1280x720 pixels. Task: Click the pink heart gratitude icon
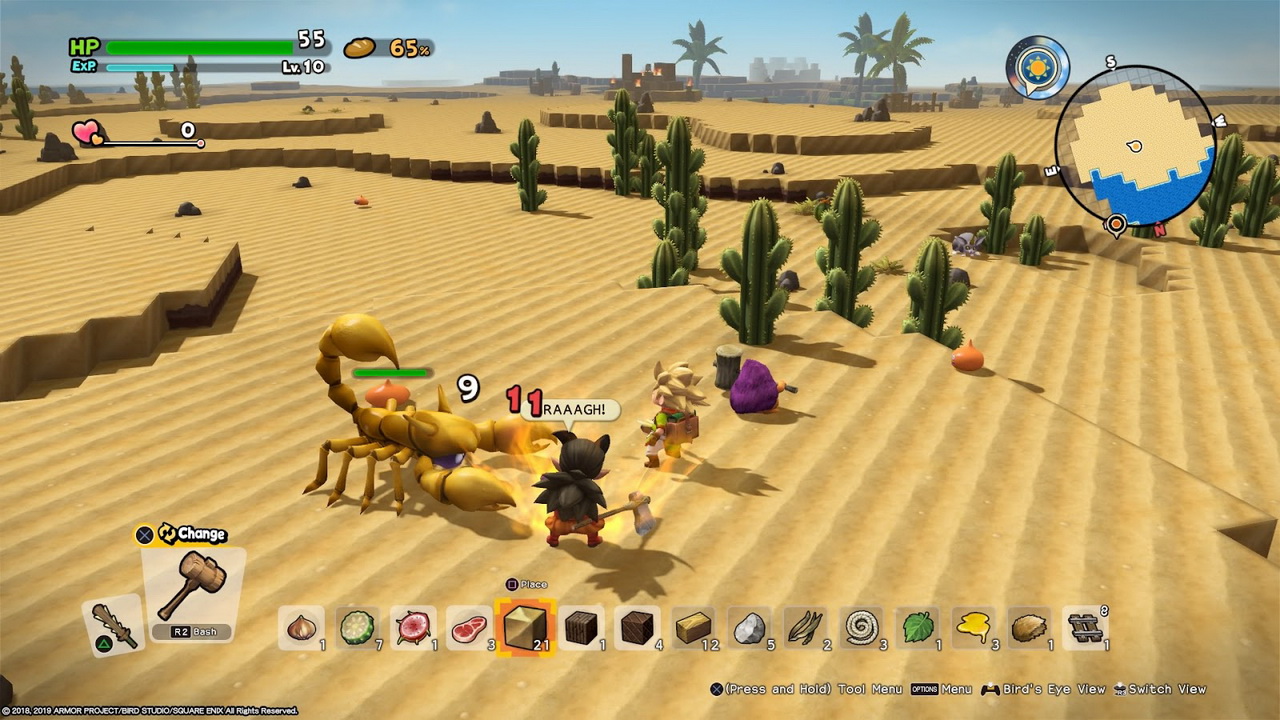click(87, 132)
